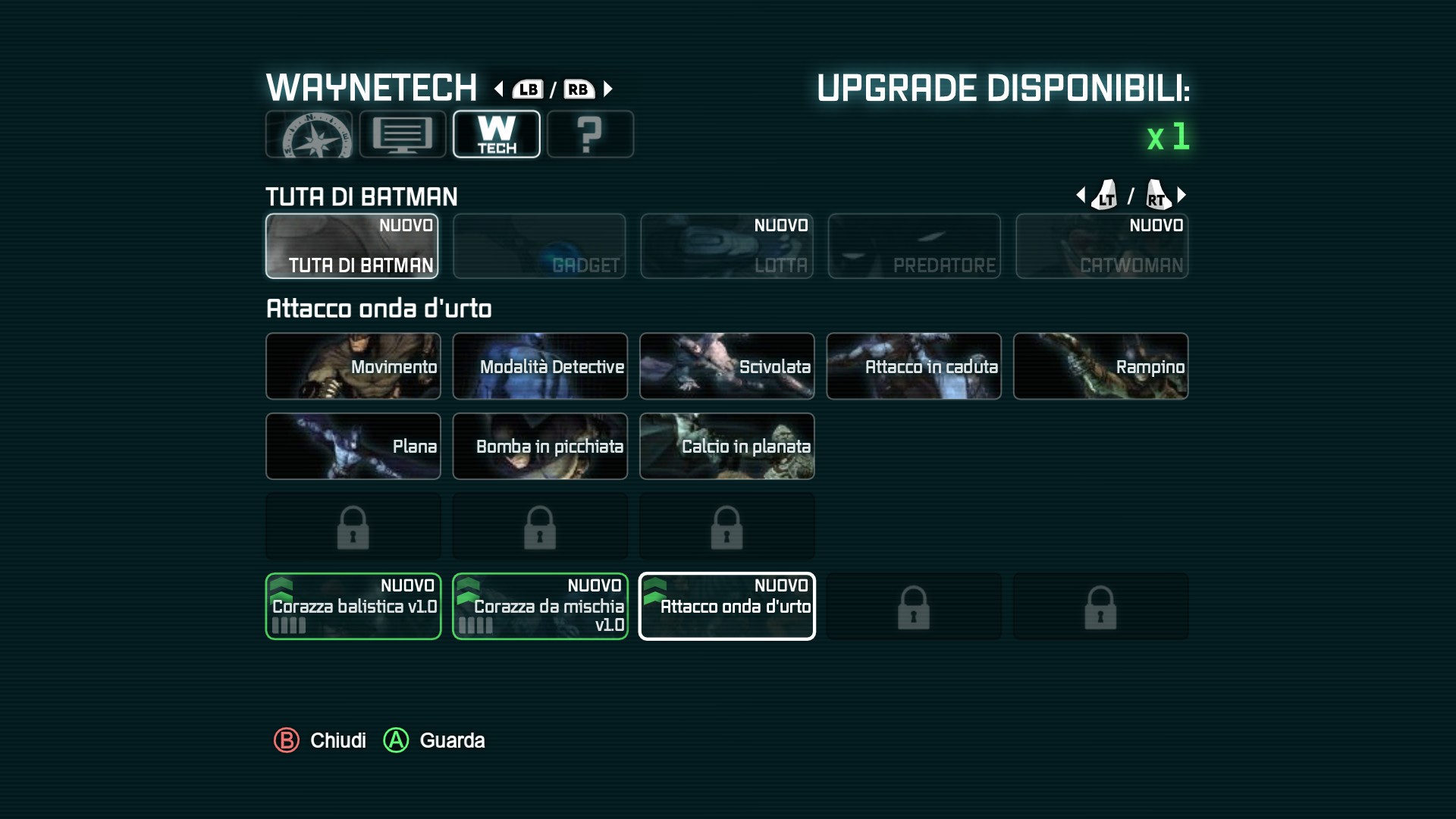The height and width of the screenshot is (819, 1456).
Task: Click the Scivolata move tile
Action: pos(726,366)
